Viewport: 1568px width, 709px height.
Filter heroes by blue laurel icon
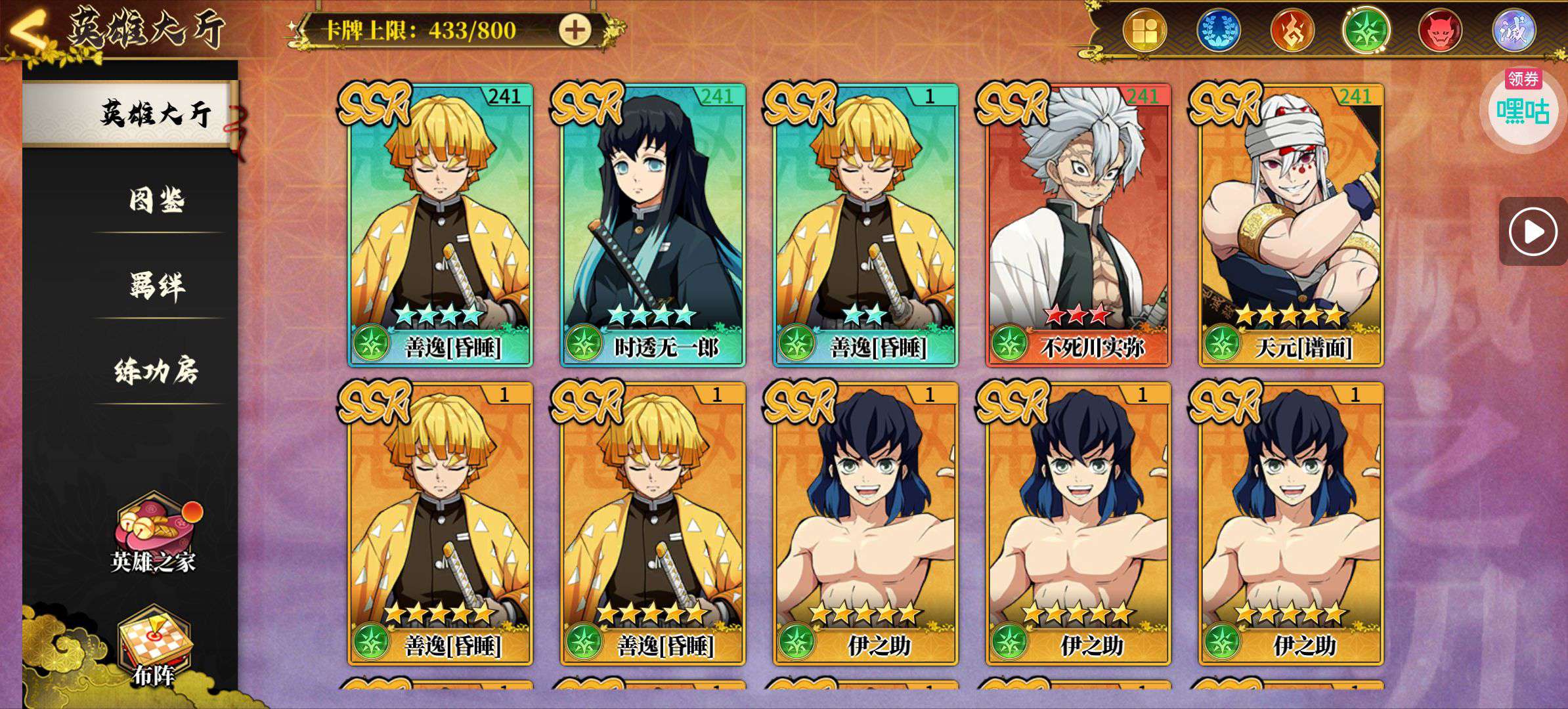pos(1218,30)
